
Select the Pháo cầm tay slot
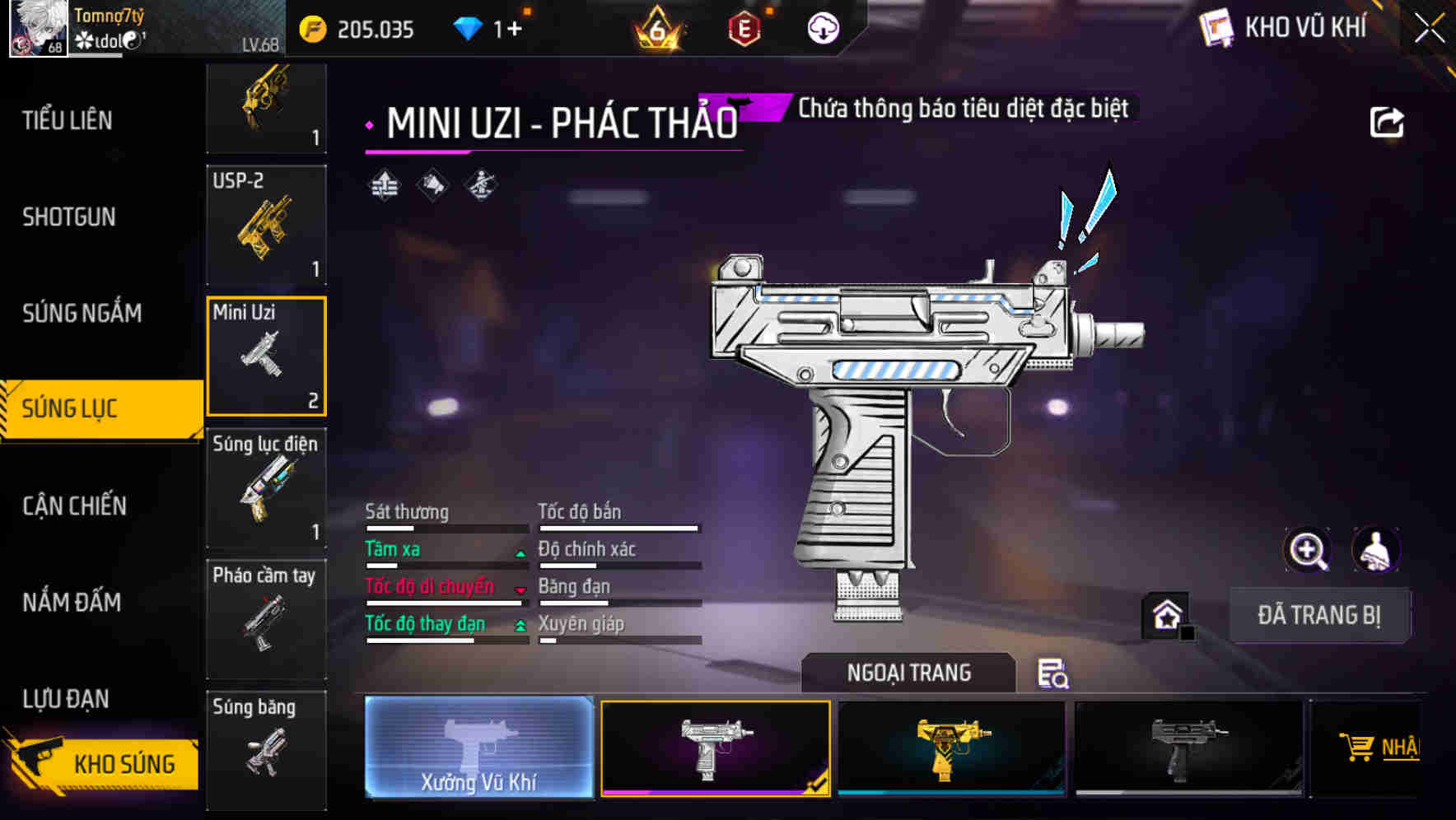[x=266, y=619]
